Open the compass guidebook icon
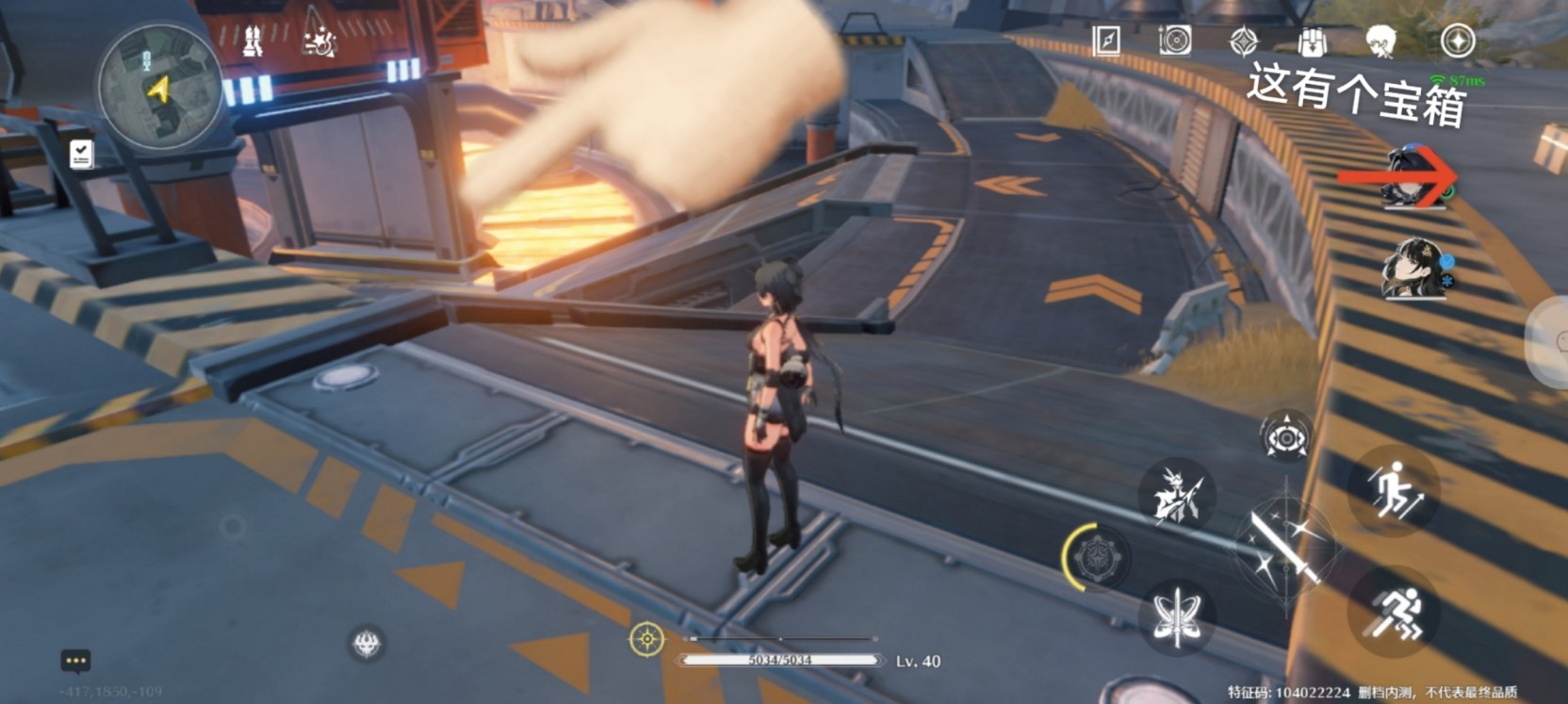1568x704 pixels. (1106, 41)
